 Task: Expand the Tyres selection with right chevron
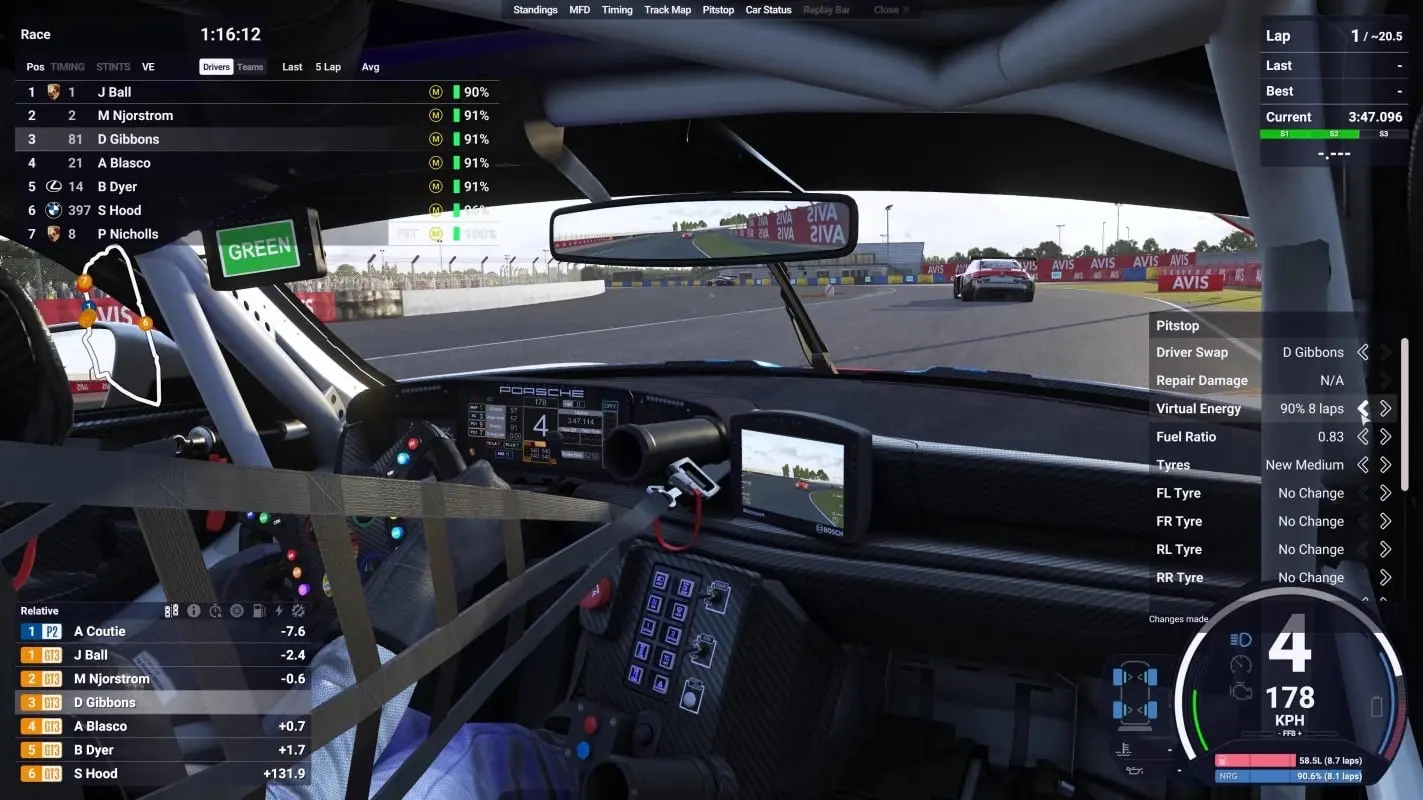pyautogui.click(x=1386, y=464)
